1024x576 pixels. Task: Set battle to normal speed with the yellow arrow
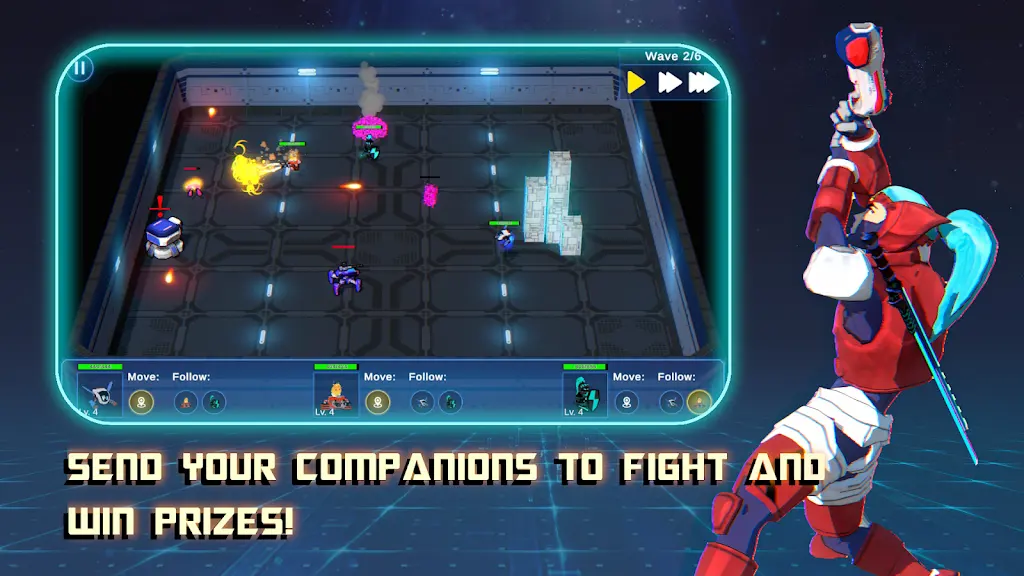point(636,82)
